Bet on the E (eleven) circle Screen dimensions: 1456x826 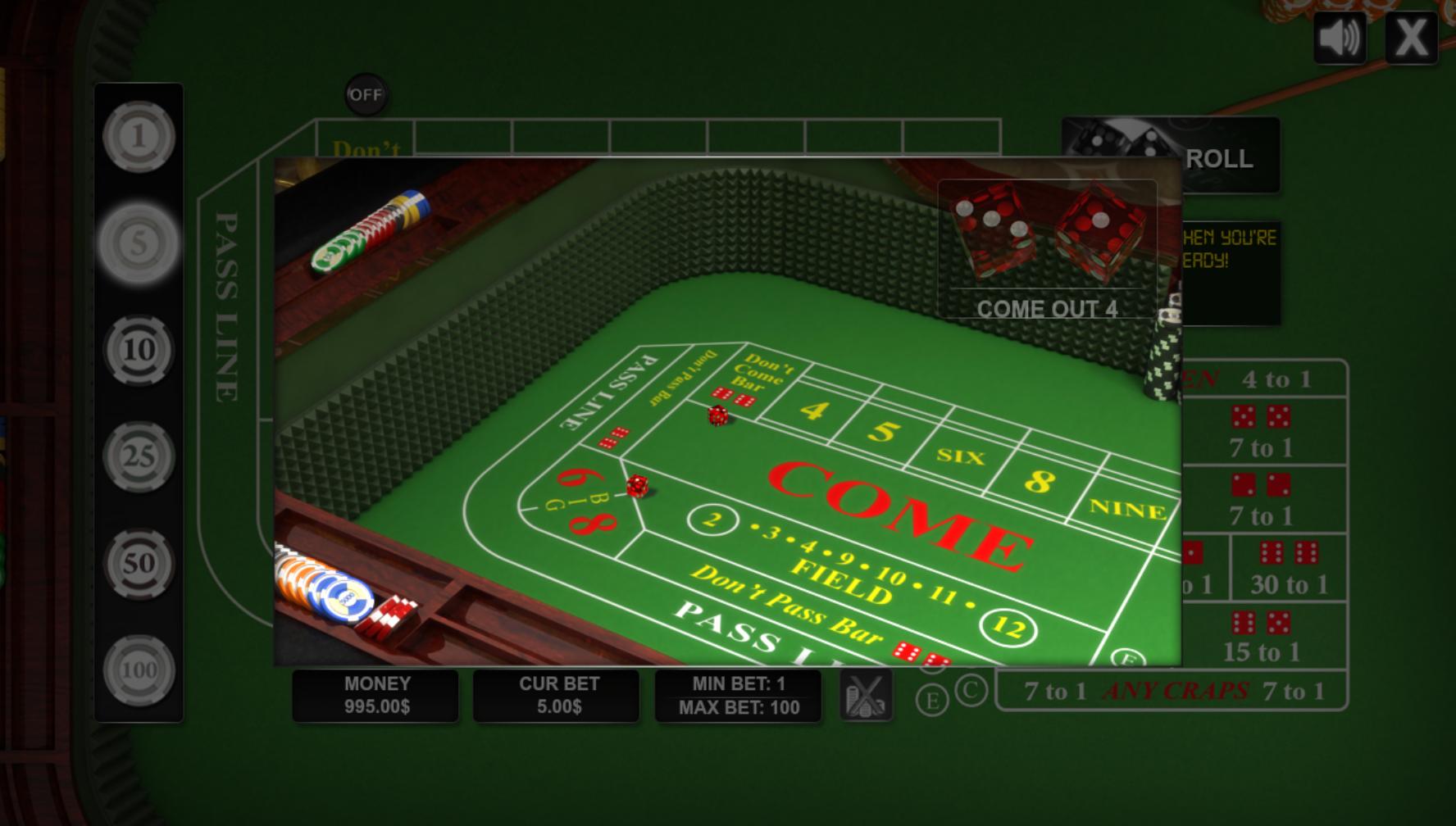click(x=933, y=700)
